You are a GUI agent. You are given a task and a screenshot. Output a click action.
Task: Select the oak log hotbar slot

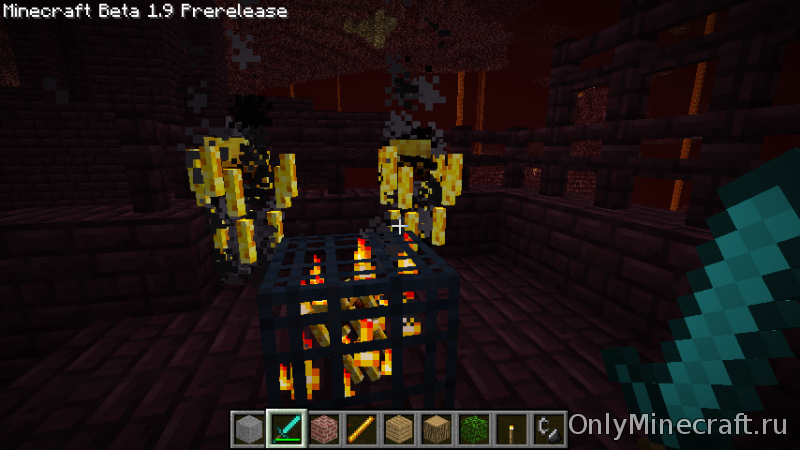(435, 428)
